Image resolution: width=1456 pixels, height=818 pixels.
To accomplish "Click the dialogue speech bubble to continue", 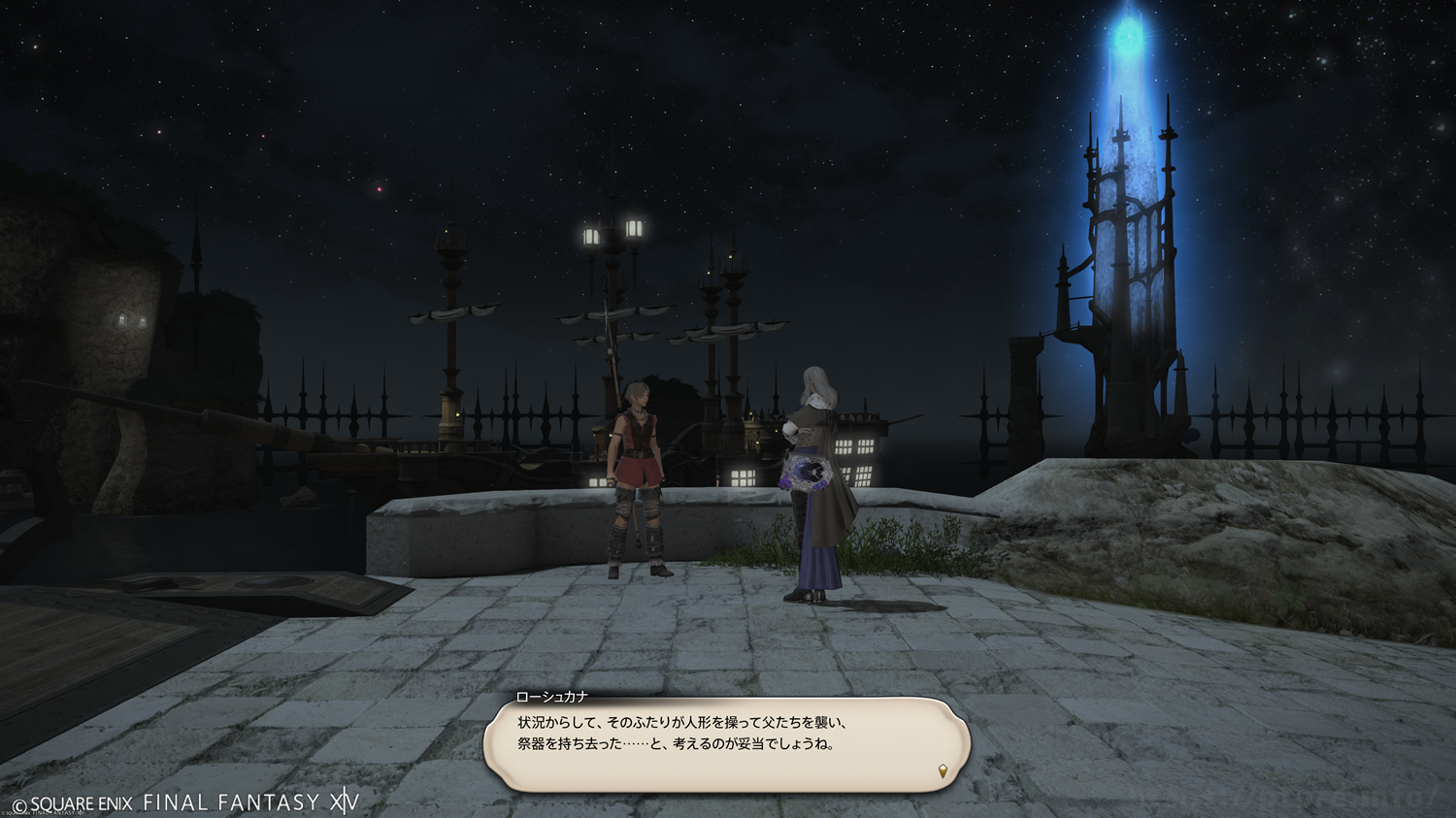I will click(x=726, y=744).
